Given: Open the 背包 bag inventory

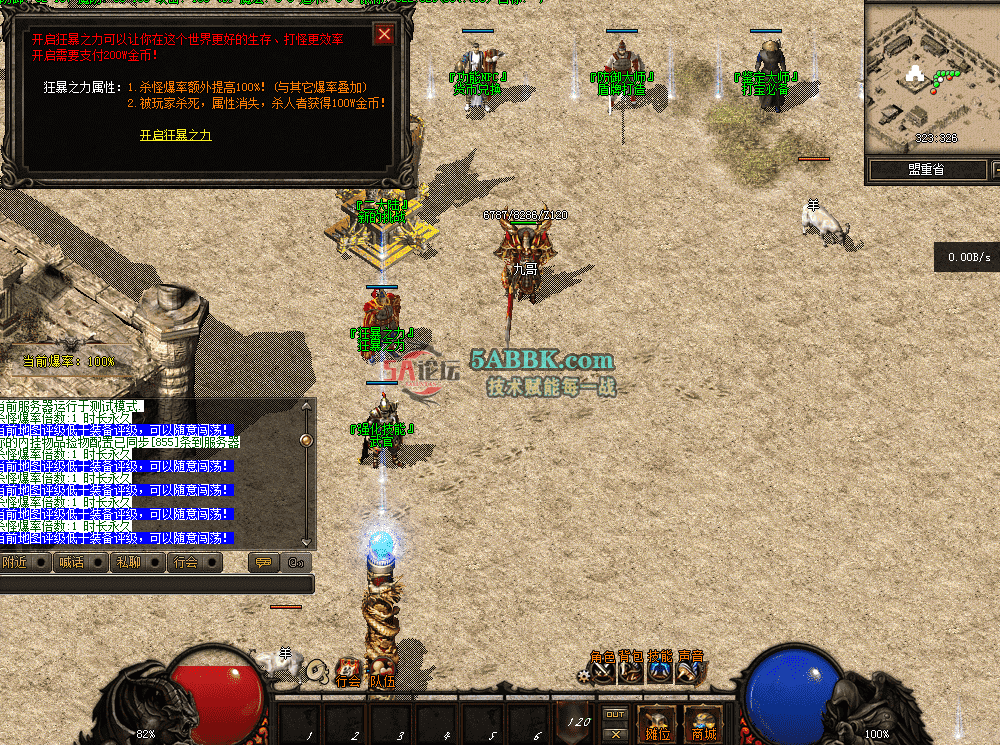Looking at the screenshot, I should pos(630,668).
